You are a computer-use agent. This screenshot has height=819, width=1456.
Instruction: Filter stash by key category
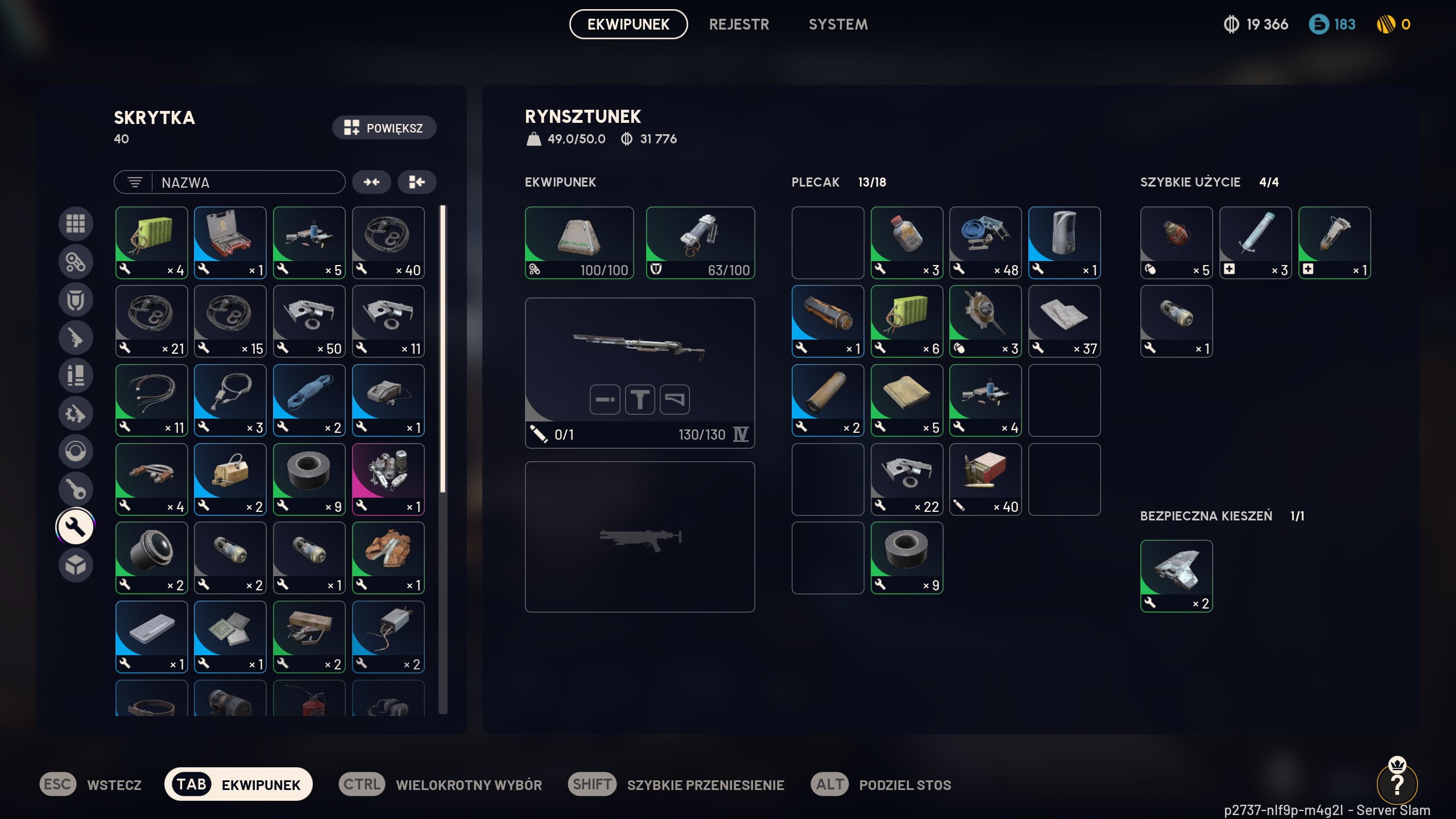pos(76,489)
